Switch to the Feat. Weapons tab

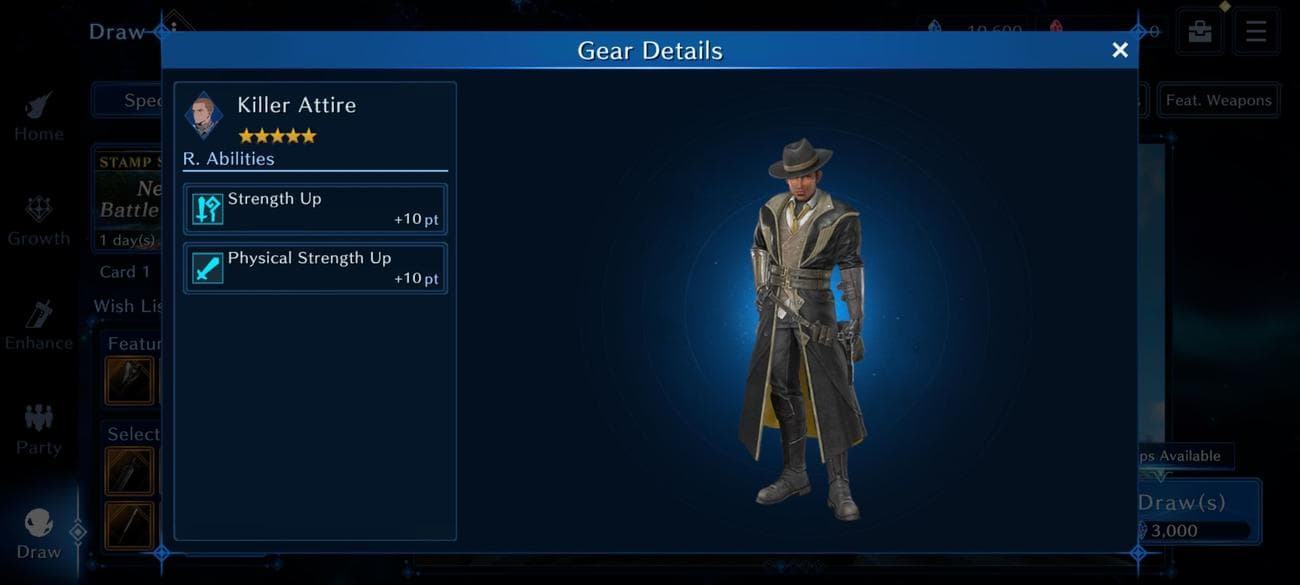point(1218,100)
